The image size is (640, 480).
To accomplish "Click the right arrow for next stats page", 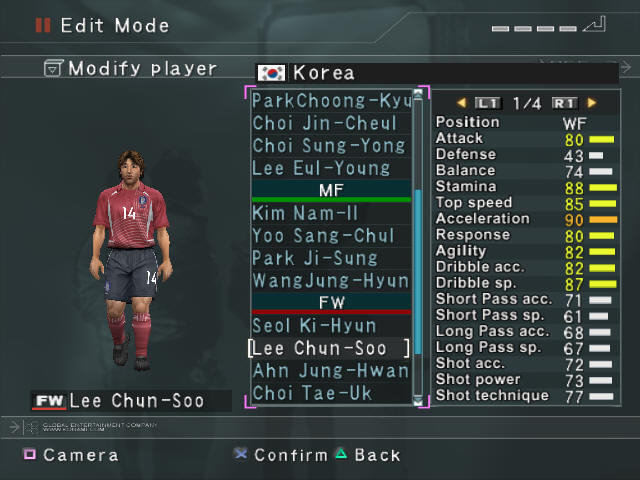I will [592, 102].
